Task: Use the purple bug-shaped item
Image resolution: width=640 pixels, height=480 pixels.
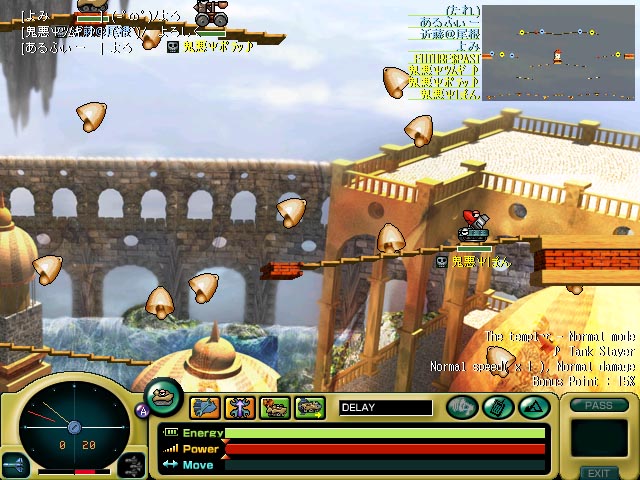Action: pos(240,407)
